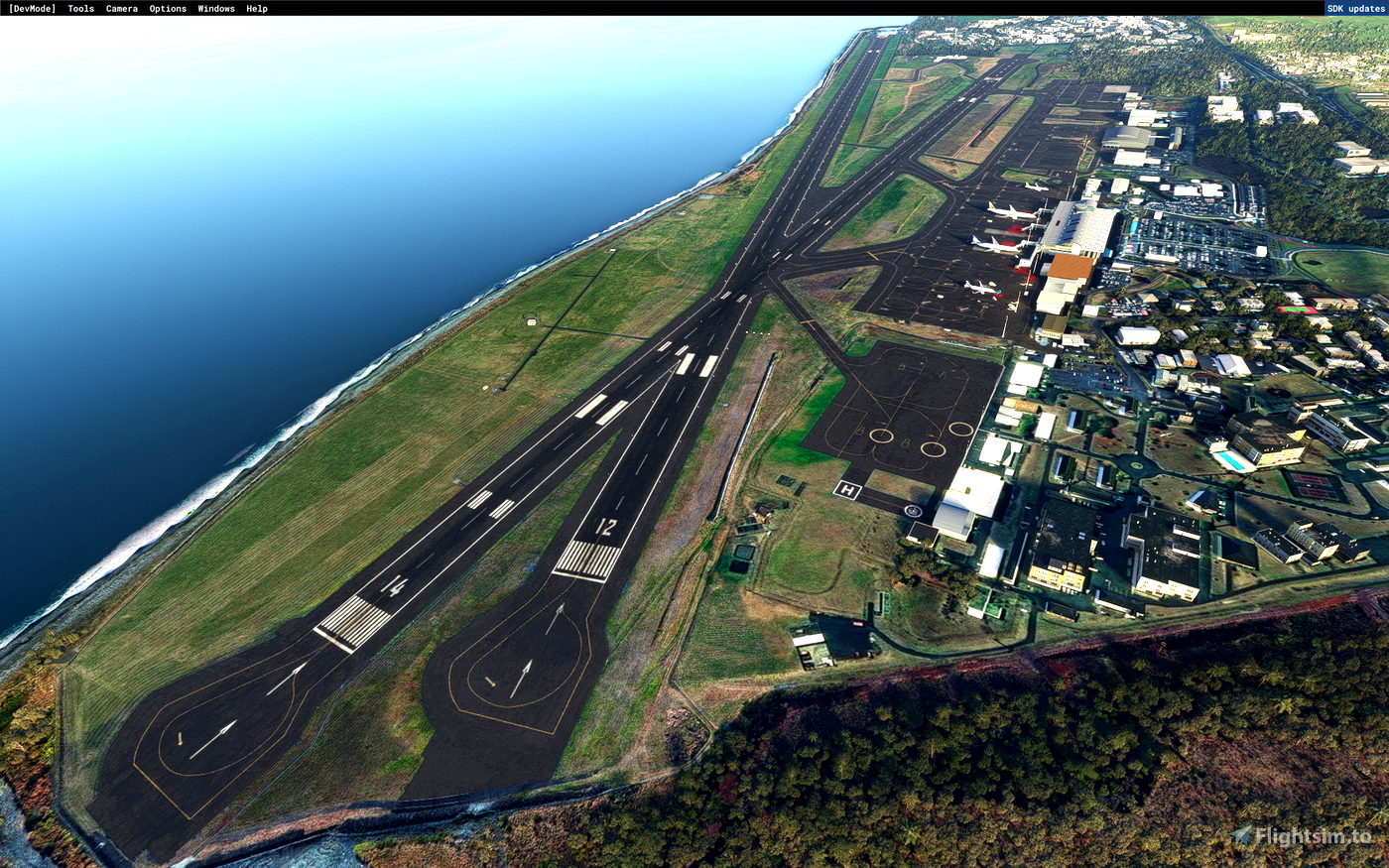The height and width of the screenshot is (868, 1389).
Task: Select the aircraft at the southernmost stand
Action: (x=980, y=289)
